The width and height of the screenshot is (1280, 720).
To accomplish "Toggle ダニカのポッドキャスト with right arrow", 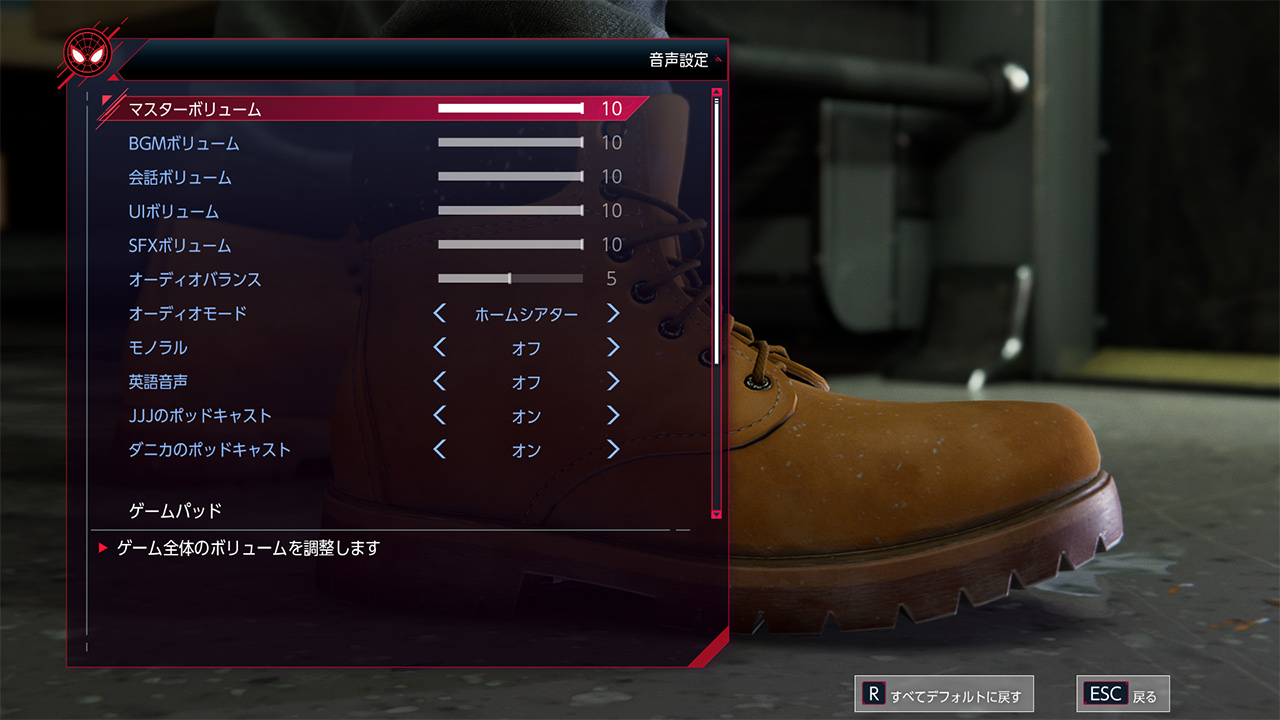I will point(613,450).
